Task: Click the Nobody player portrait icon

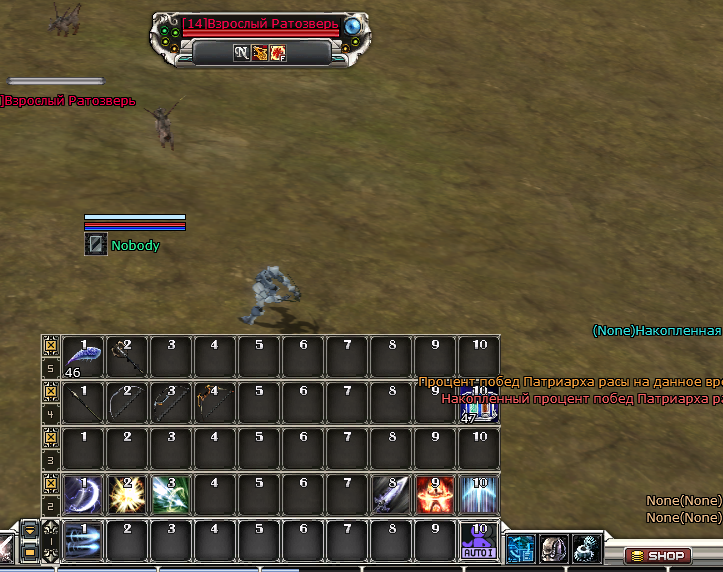Action: 96,244
